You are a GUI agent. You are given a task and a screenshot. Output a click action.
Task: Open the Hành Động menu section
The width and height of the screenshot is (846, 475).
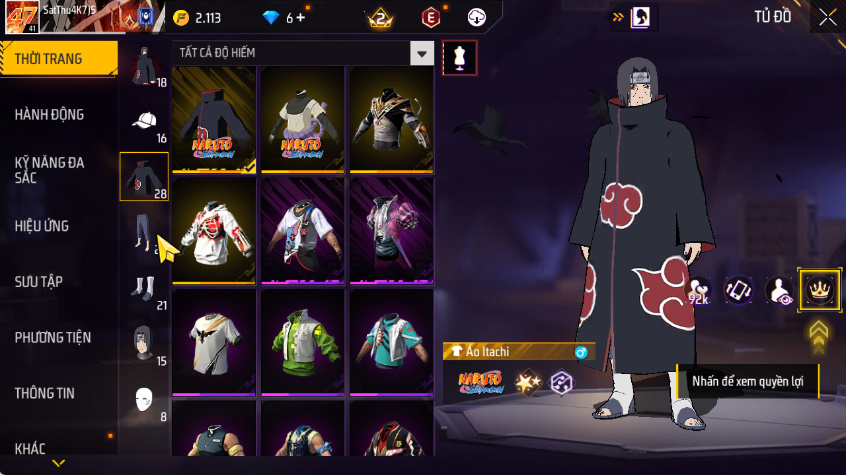click(x=50, y=114)
